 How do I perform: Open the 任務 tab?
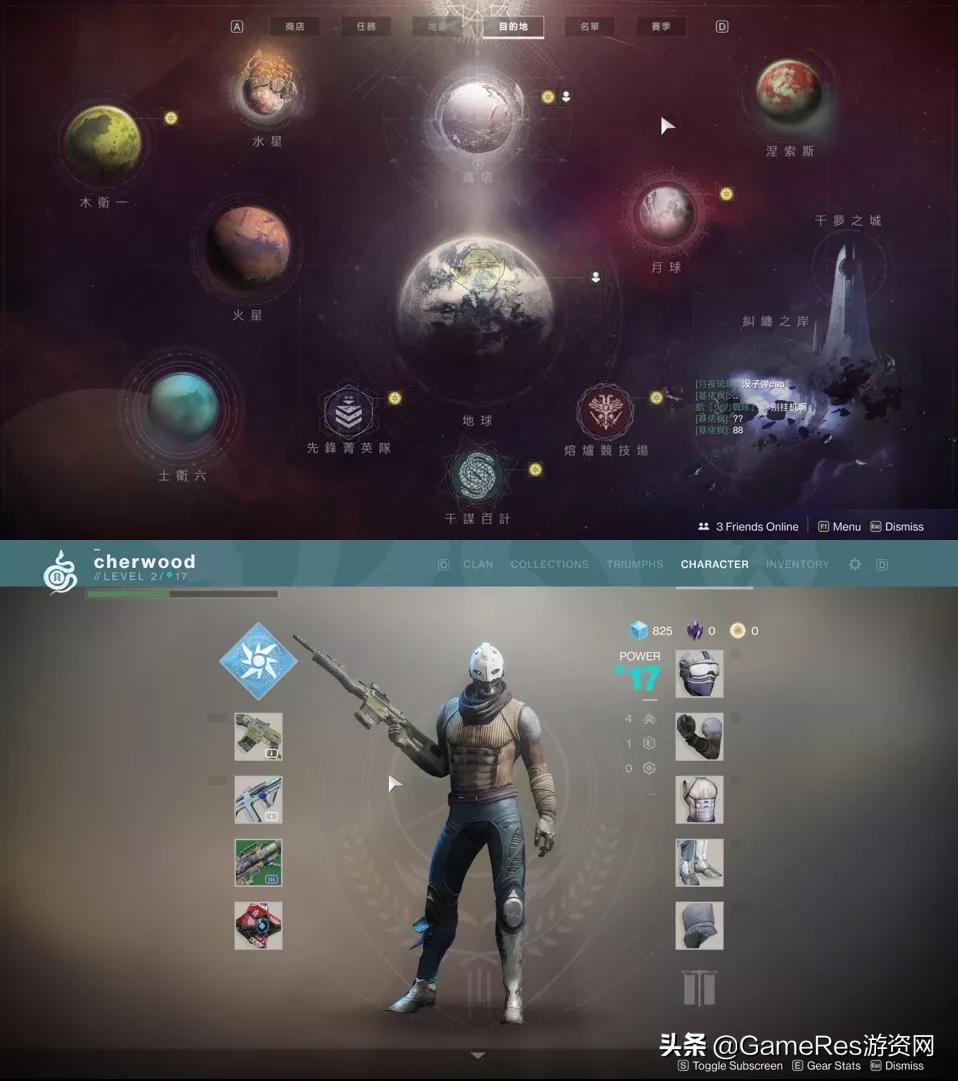366,27
